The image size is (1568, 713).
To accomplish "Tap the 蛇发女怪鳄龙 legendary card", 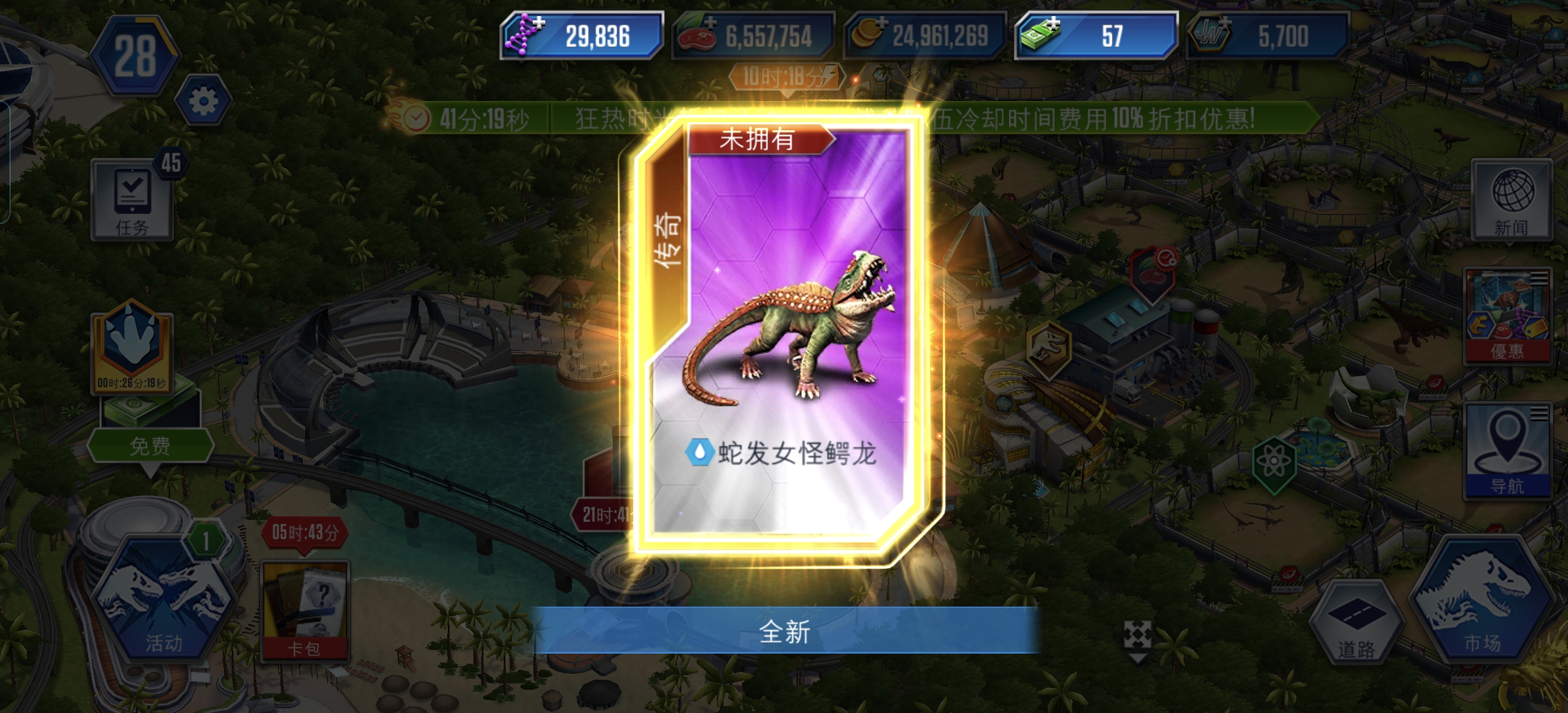I will [x=784, y=341].
